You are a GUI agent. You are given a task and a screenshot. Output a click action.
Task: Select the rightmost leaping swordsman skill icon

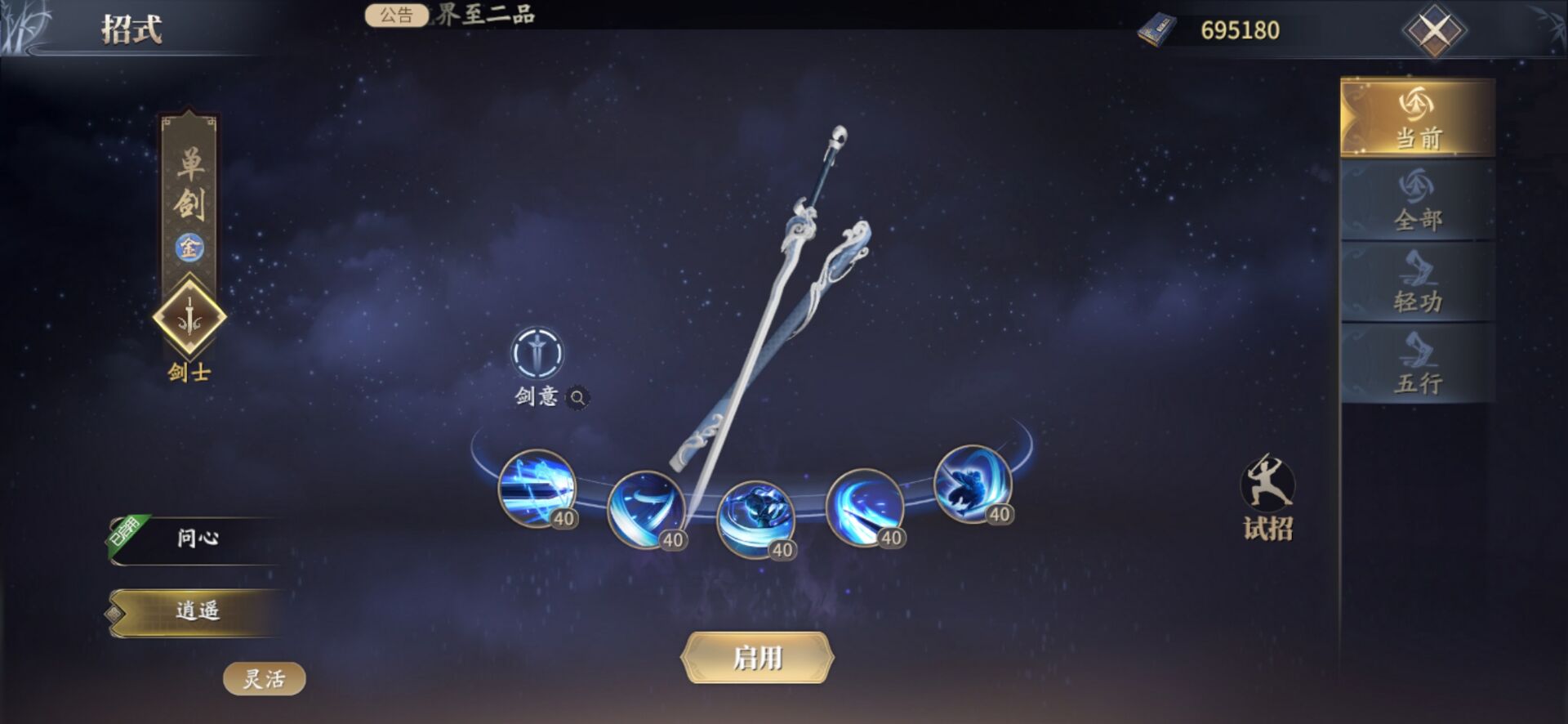coord(972,483)
